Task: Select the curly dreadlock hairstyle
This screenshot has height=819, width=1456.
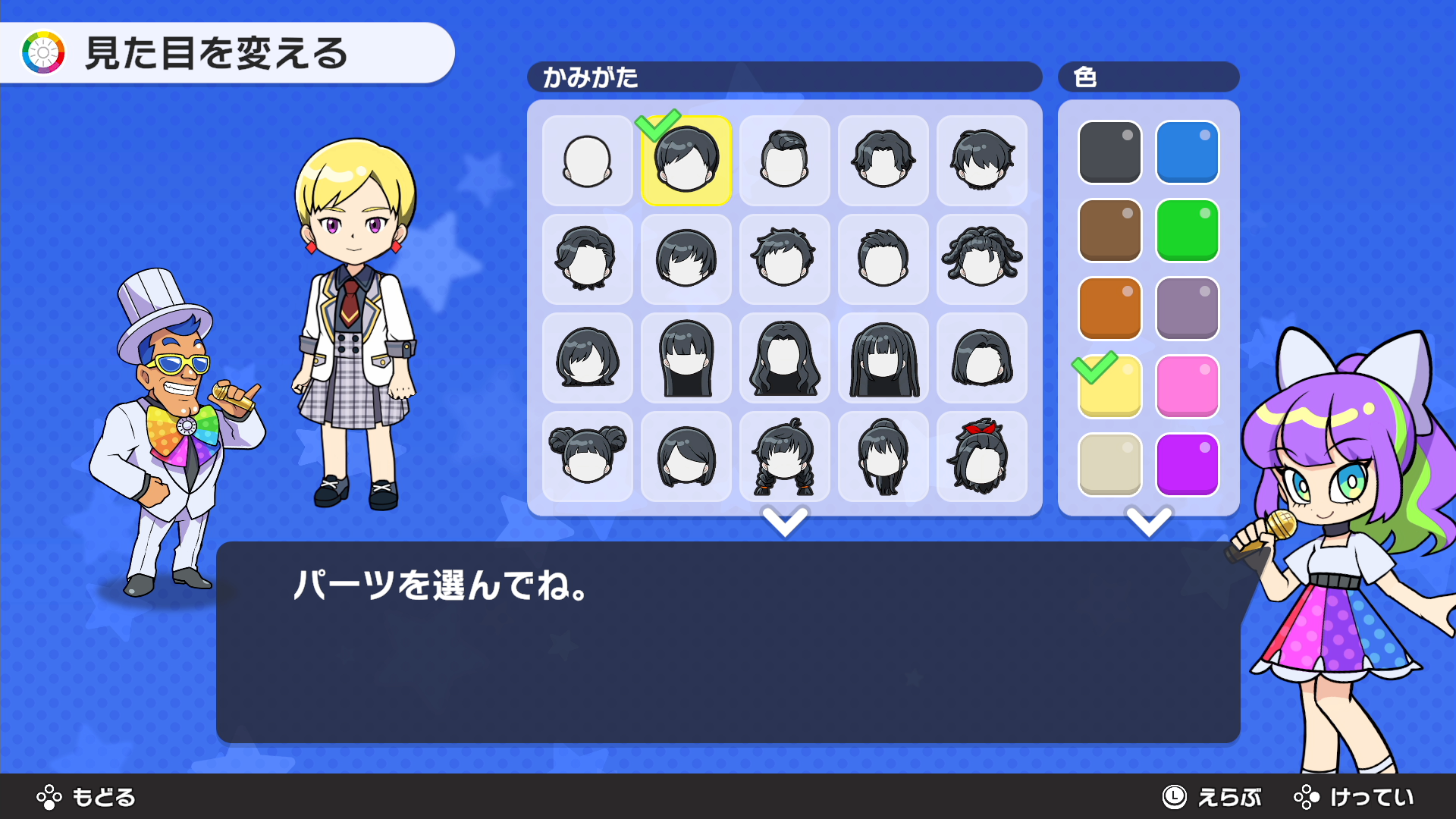Action: click(981, 259)
